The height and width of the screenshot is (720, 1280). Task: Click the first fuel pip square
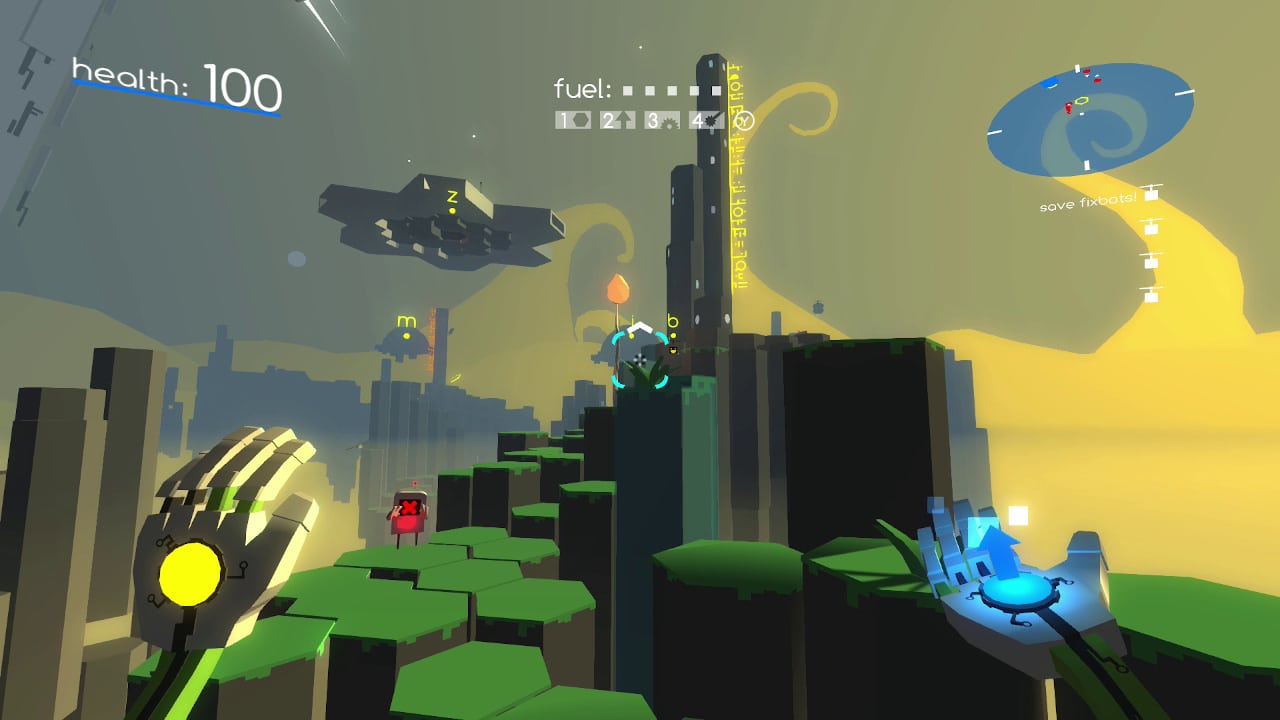627,90
